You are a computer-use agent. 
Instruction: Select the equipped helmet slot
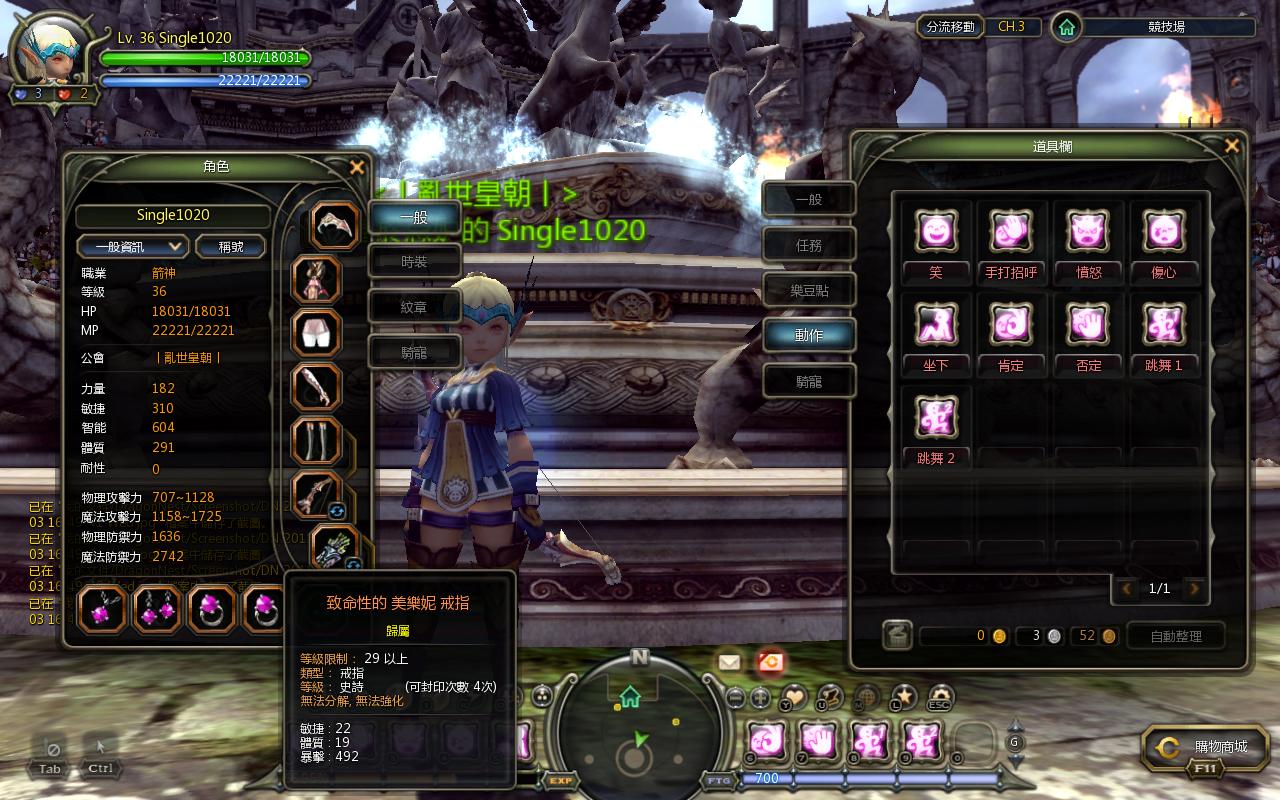334,225
